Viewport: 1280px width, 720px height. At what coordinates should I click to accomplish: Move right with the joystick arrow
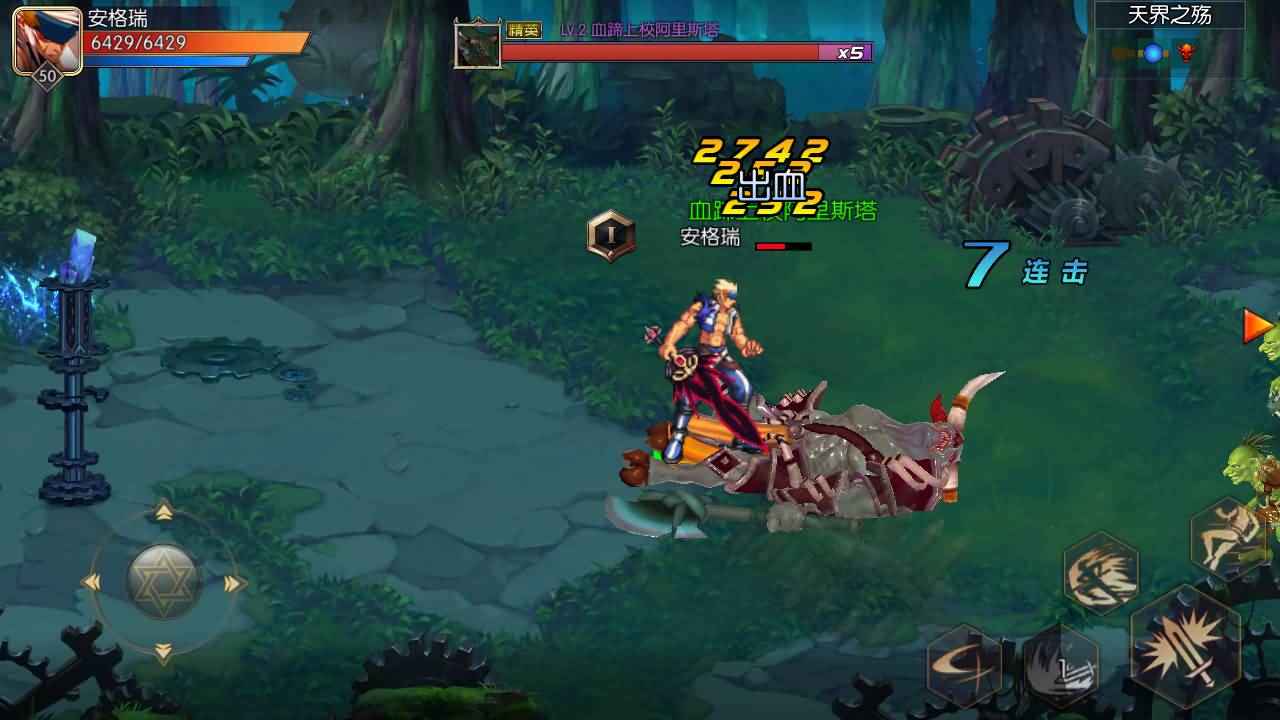(235, 583)
